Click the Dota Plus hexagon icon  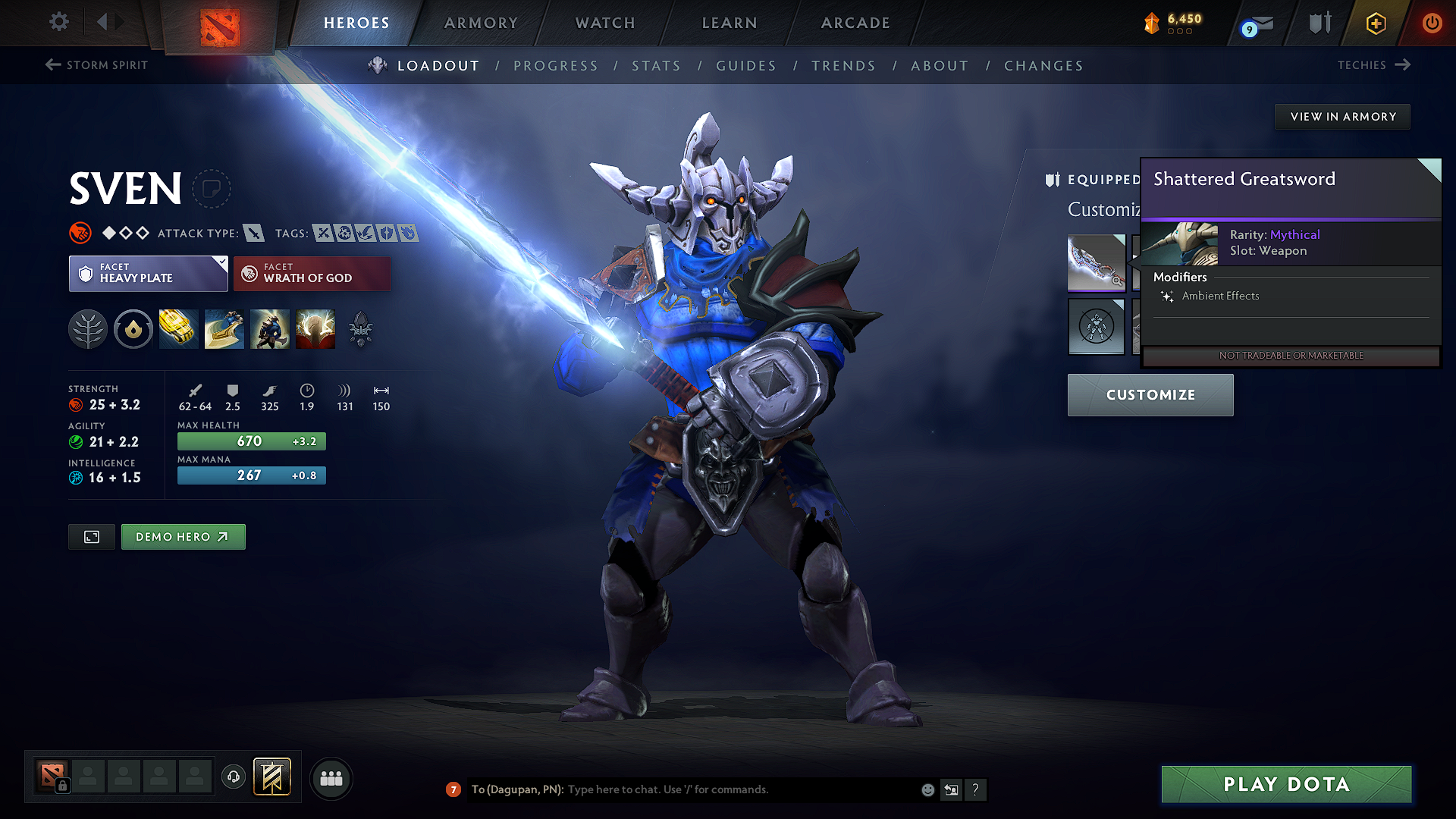[x=1375, y=24]
